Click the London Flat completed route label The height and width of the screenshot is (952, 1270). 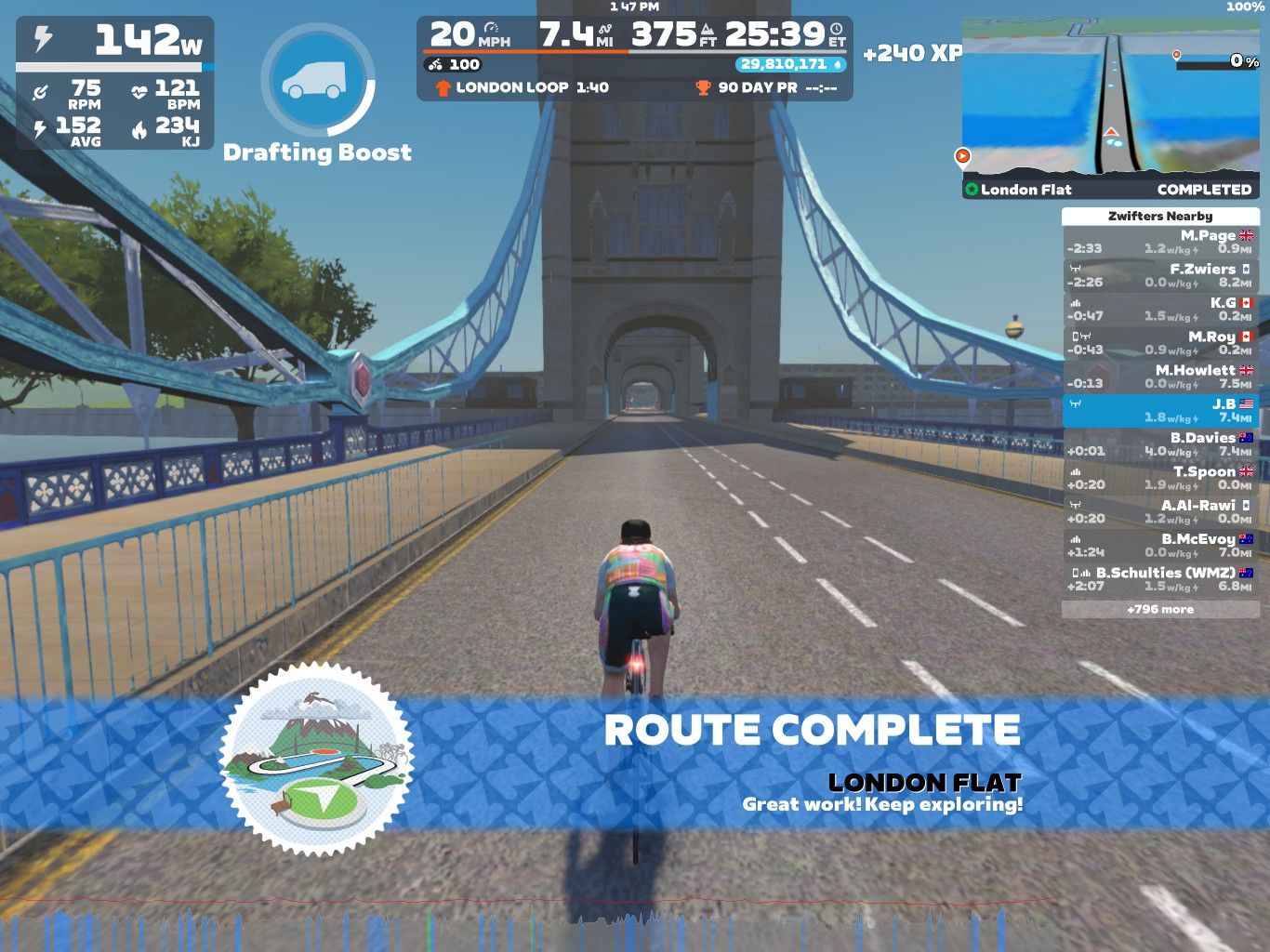click(x=1110, y=189)
